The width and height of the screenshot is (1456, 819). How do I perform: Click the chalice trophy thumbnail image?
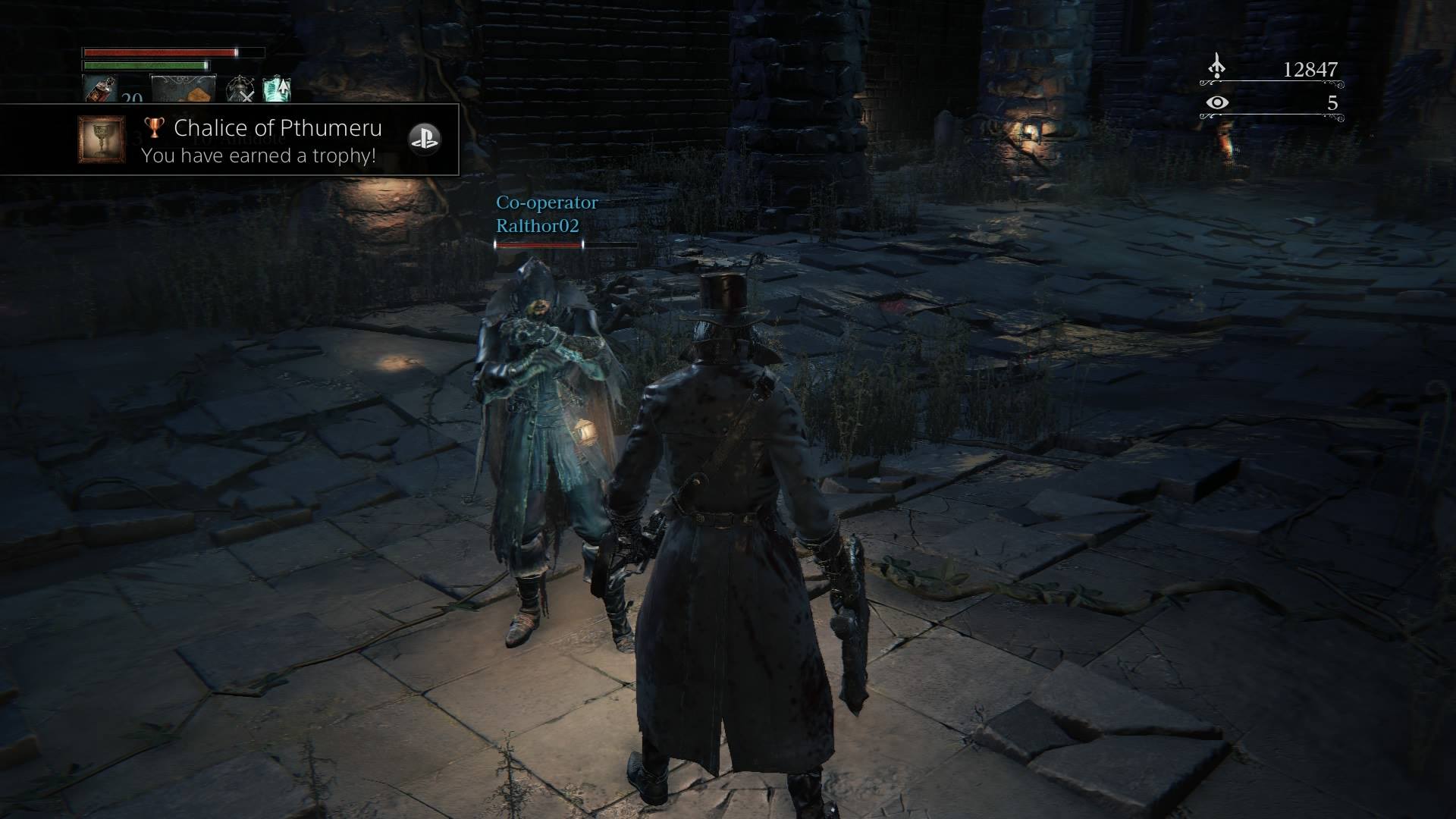(x=102, y=140)
